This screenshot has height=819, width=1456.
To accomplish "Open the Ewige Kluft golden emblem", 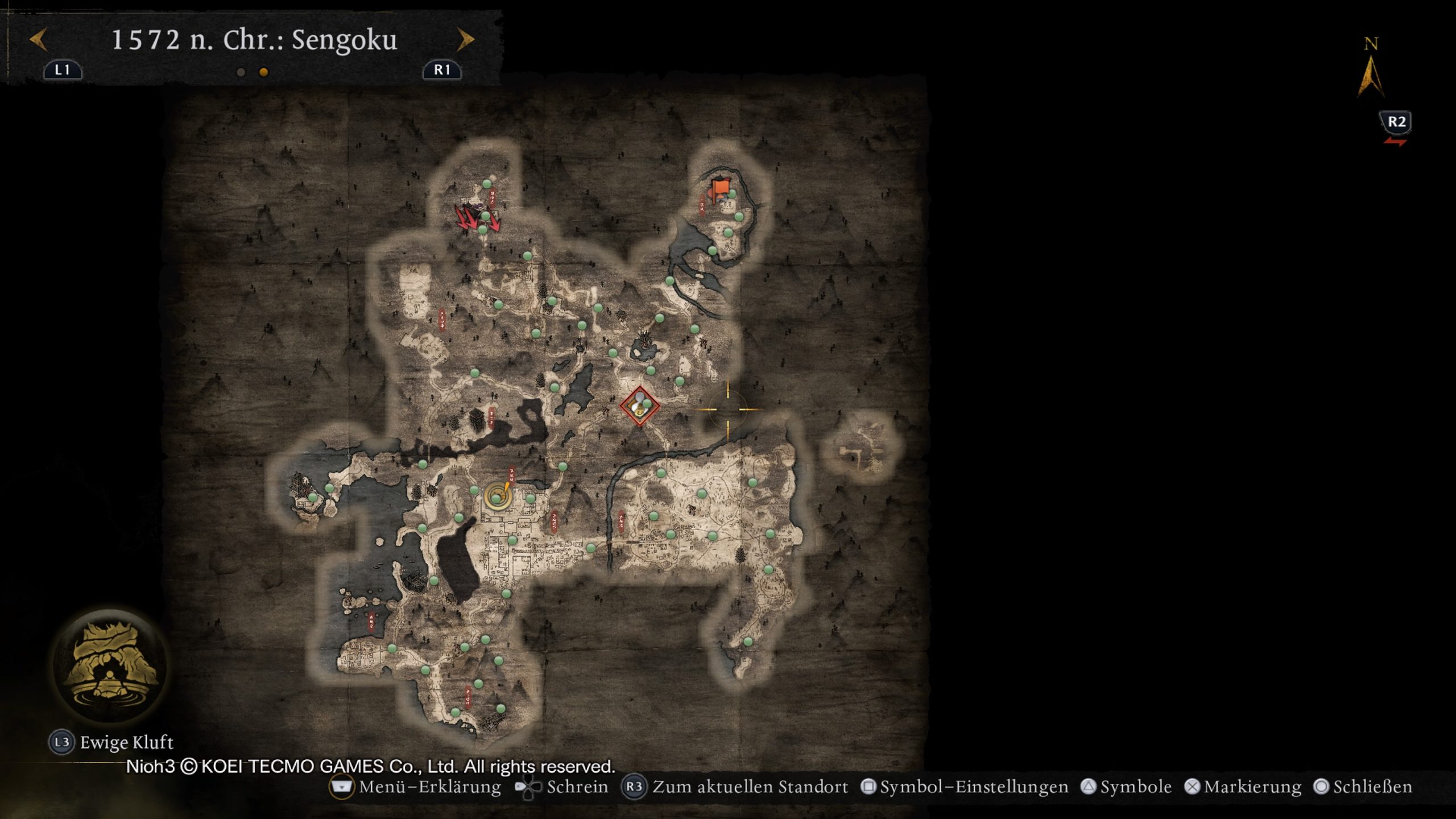I will coord(110,667).
